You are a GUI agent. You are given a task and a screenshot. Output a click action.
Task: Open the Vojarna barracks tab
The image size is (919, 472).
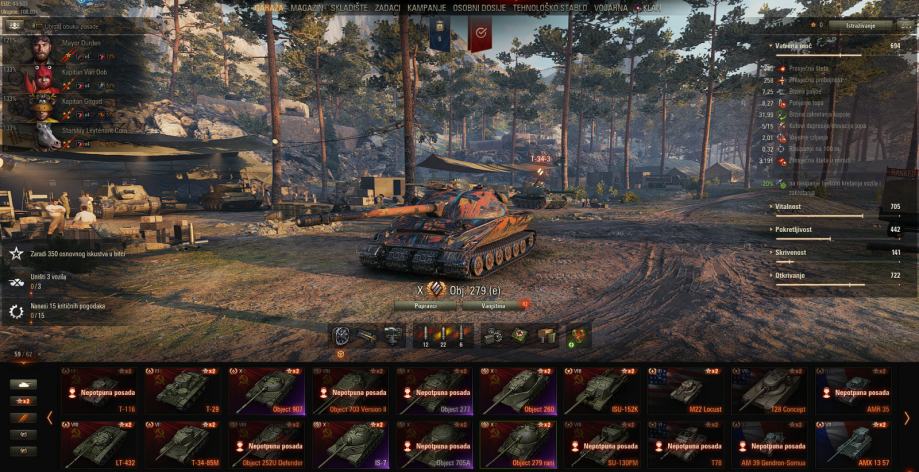point(611,7)
